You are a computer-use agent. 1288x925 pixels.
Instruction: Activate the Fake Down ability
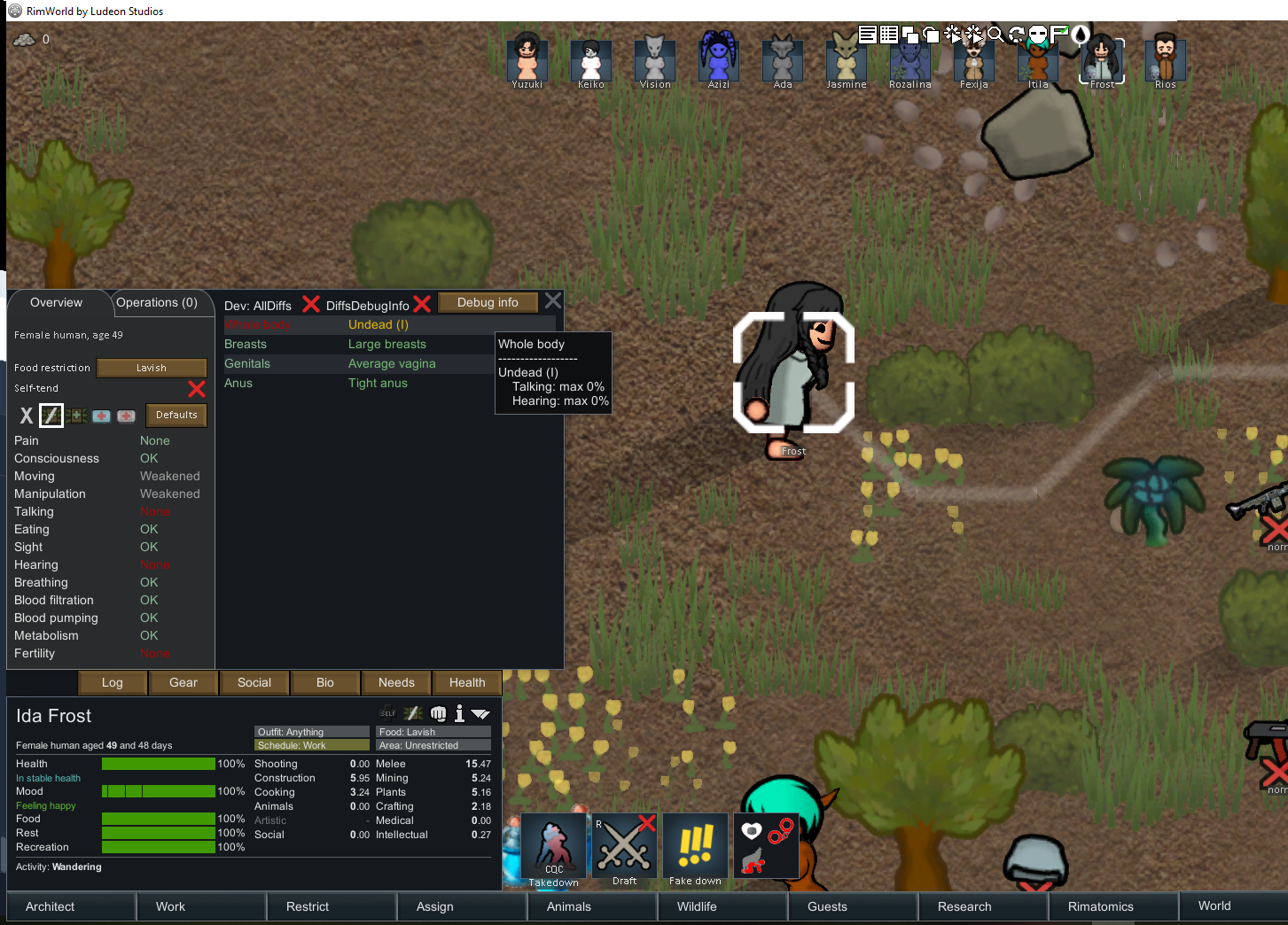(x=695, y=845)
